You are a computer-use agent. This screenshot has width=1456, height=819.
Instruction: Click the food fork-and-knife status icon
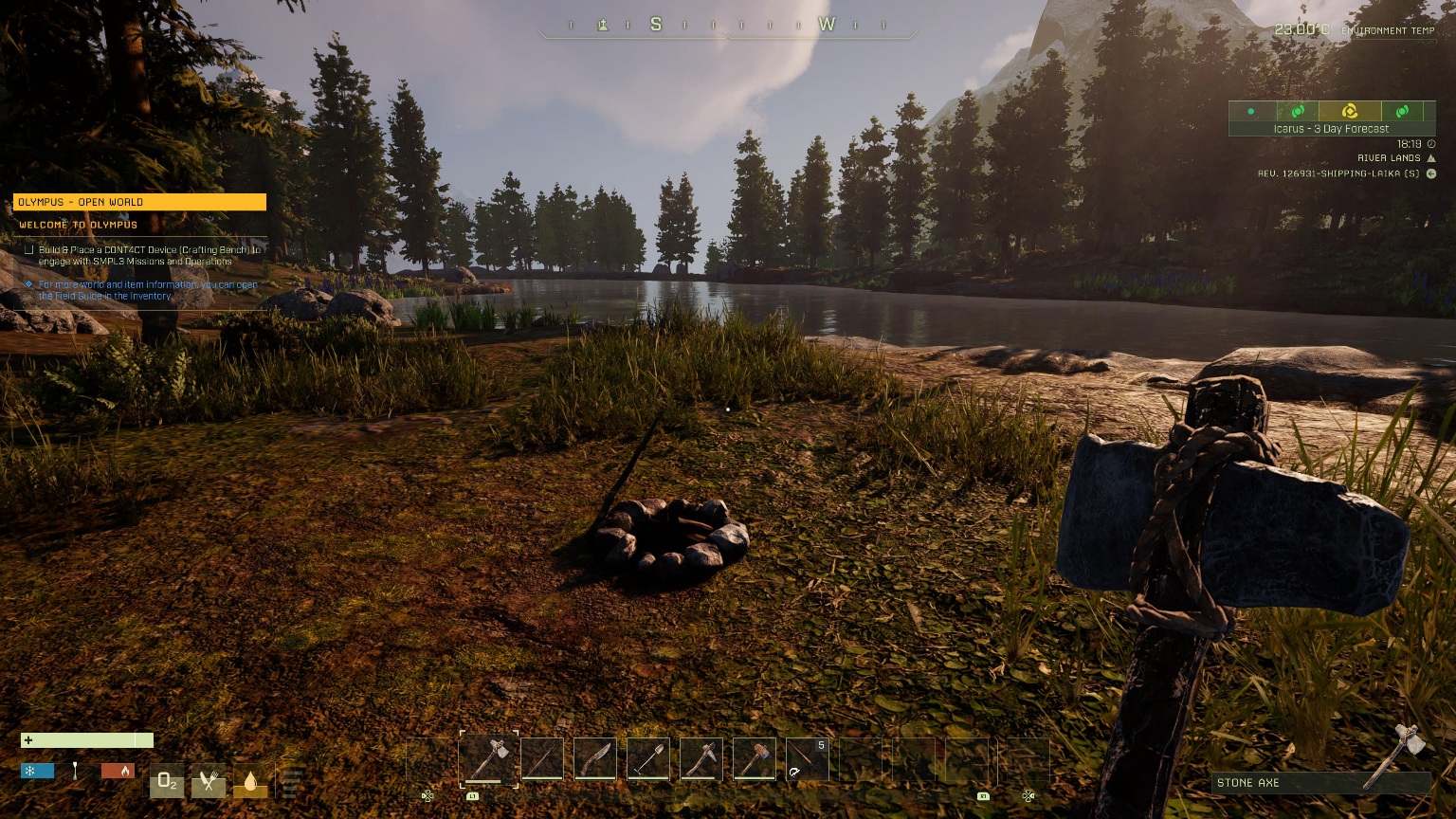209,781
